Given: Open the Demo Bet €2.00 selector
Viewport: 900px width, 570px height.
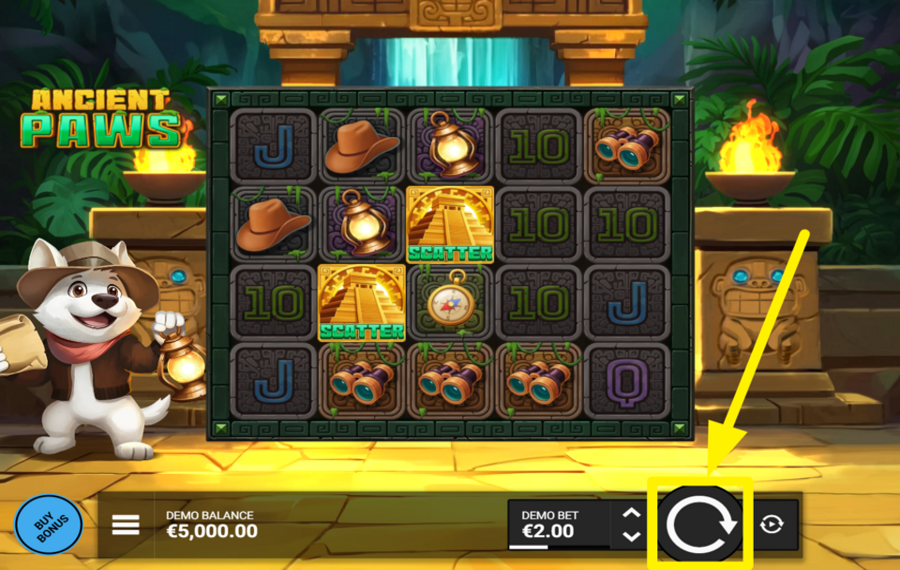Looking at the screenshot, I should point(558,524).
